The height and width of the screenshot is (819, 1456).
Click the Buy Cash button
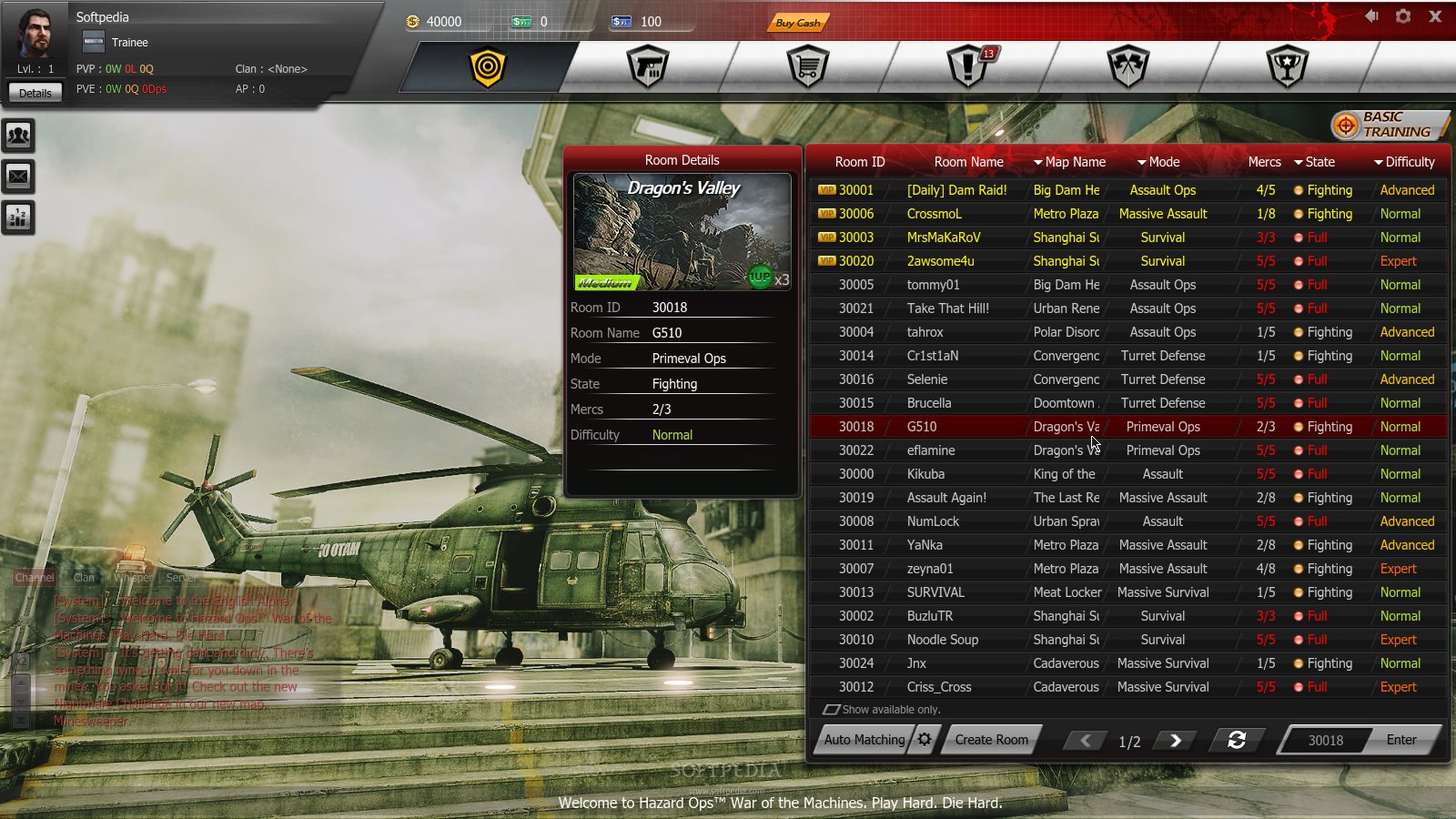click(798, 23)
